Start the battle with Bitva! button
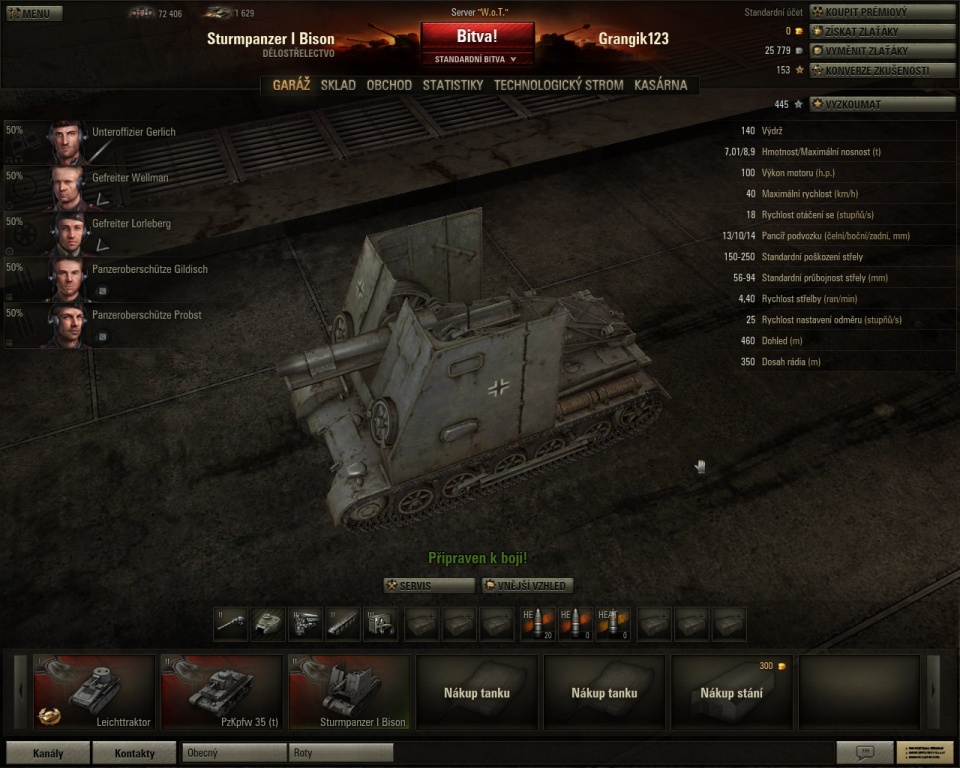 tap(477, 36)
